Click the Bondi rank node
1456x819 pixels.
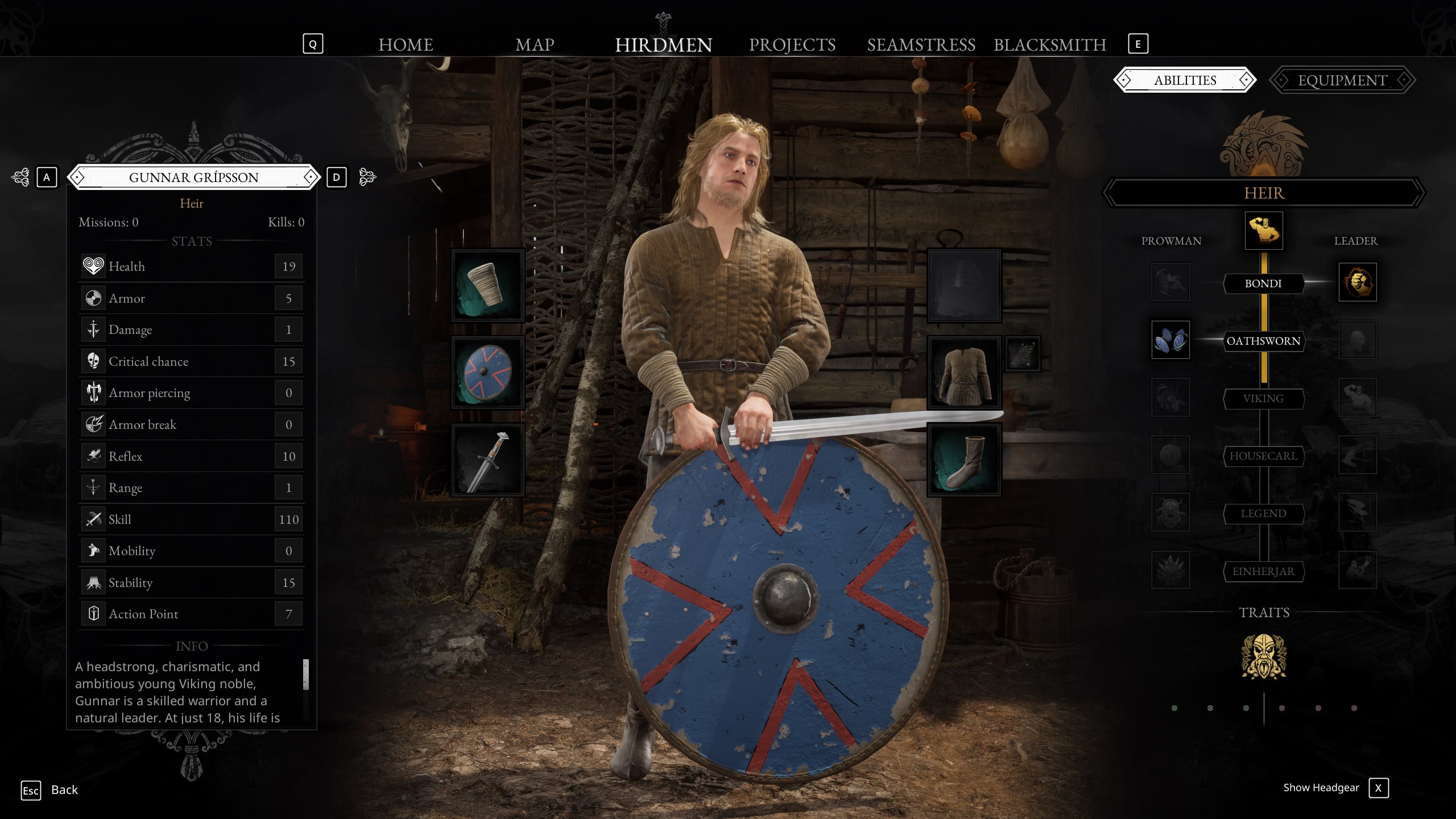1263,283
